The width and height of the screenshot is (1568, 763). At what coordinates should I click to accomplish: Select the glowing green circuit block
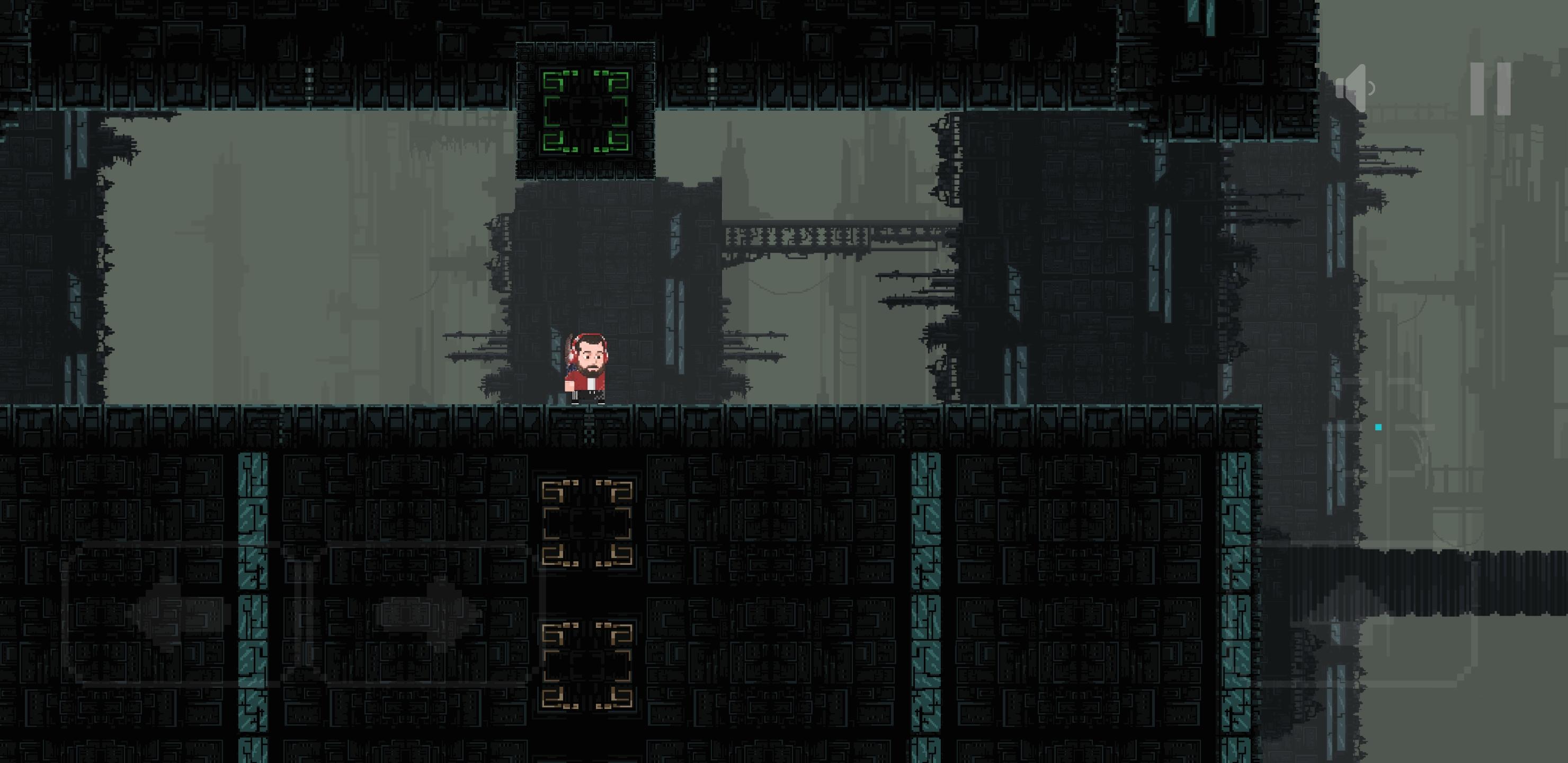point(586,110)
